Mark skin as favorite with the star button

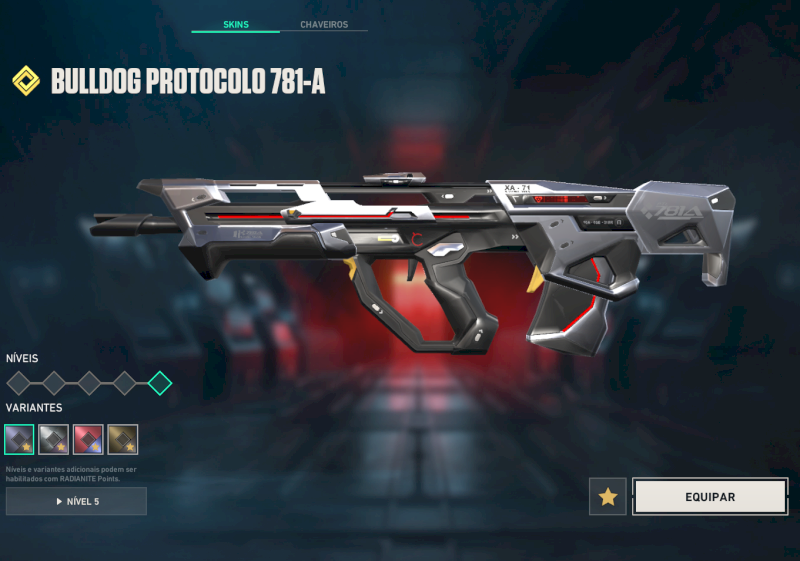pos(608,497)
